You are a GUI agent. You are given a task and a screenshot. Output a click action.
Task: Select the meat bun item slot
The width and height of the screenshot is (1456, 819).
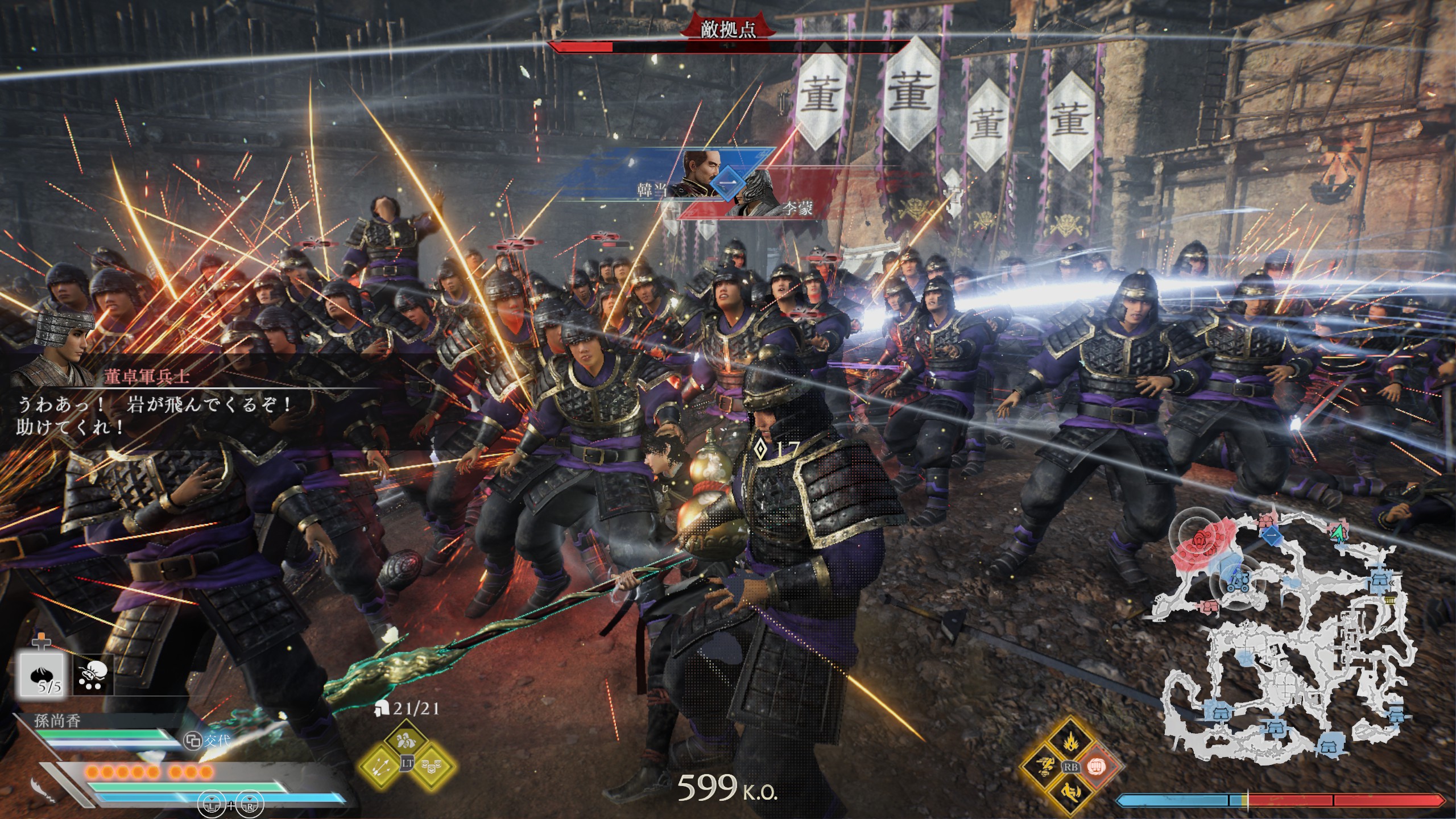40,674
